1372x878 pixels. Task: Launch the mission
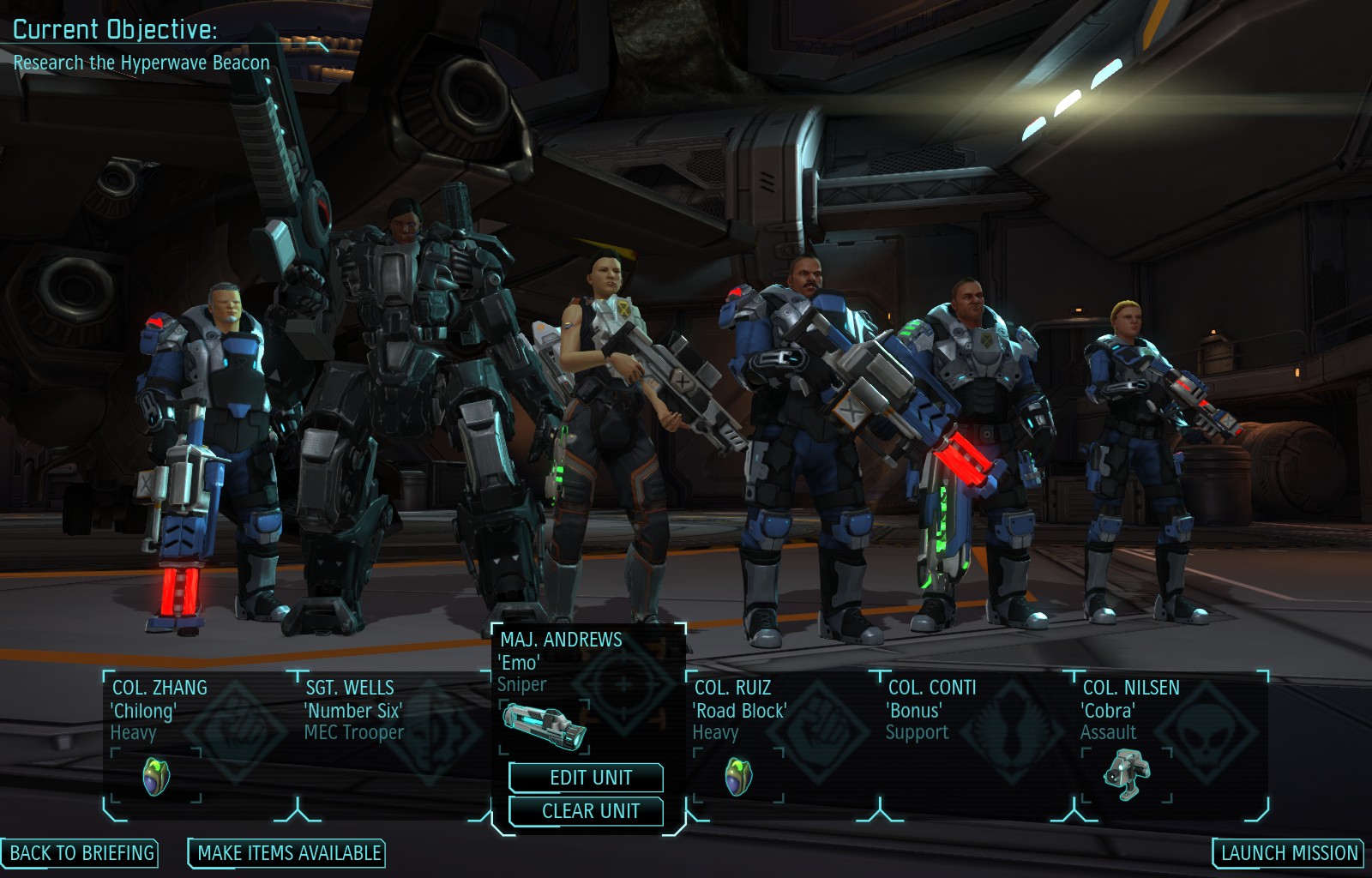click(x=1289, y=853)
